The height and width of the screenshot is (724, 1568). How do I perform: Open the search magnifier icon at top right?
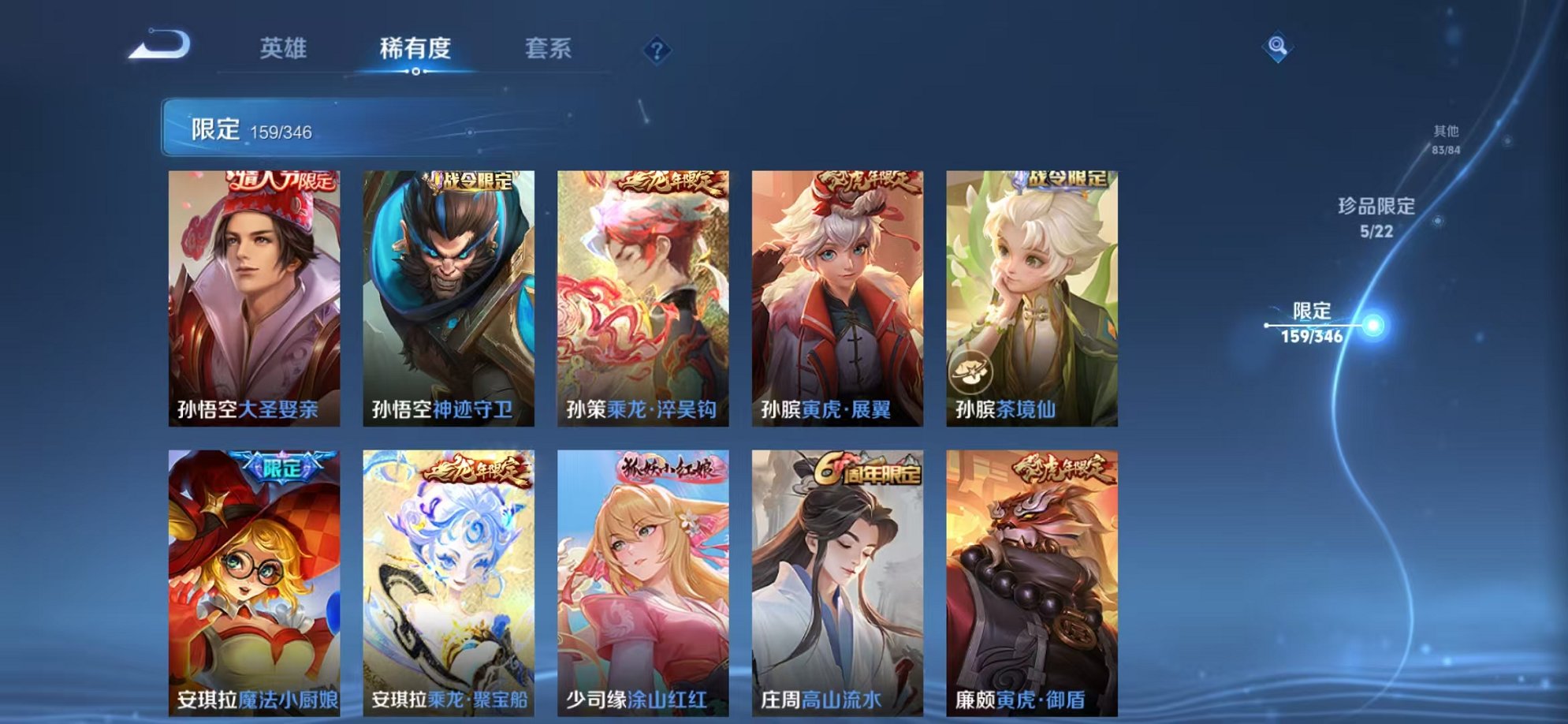click(x=1278, y=49)
